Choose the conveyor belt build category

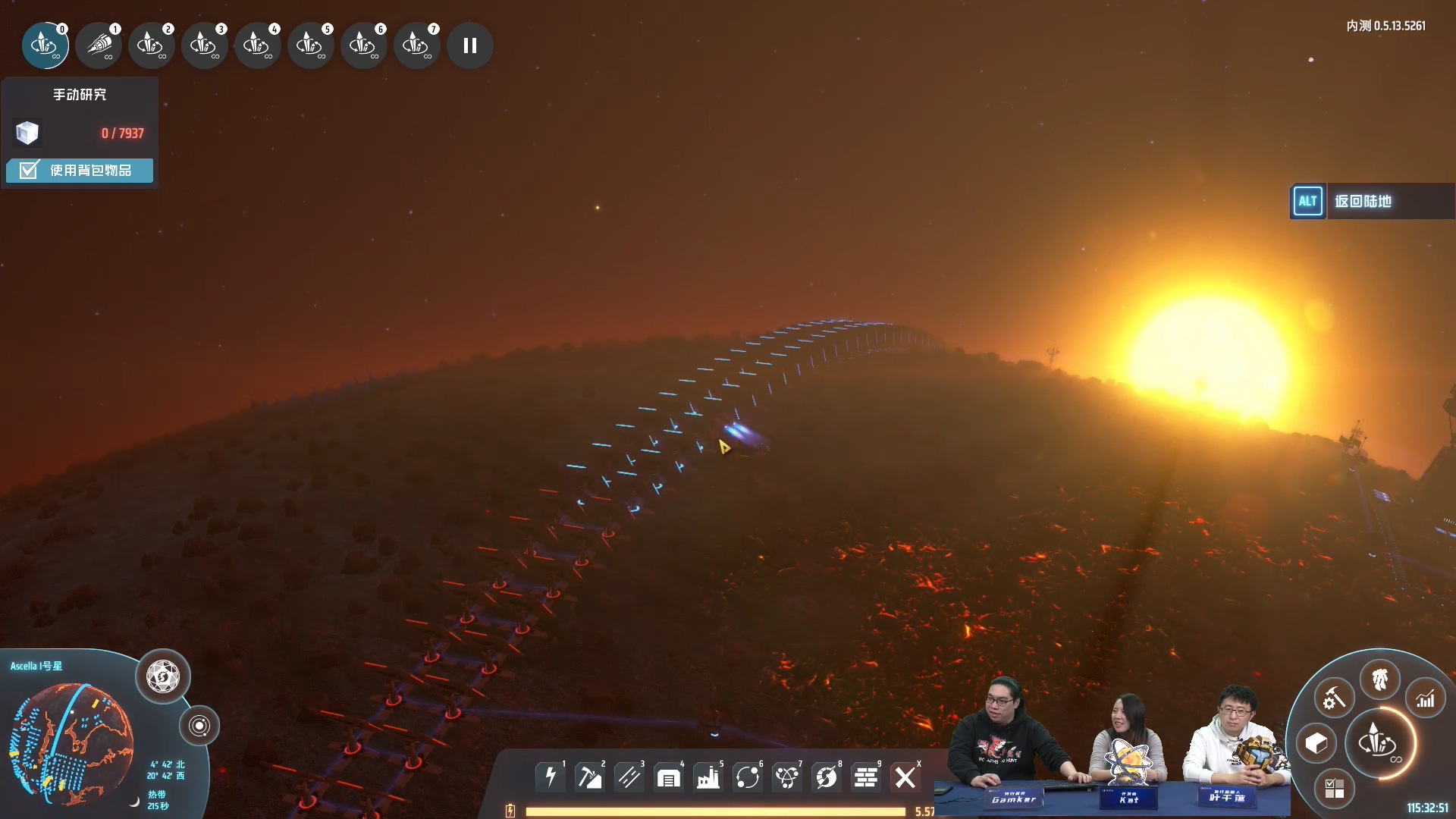point(629,777)
